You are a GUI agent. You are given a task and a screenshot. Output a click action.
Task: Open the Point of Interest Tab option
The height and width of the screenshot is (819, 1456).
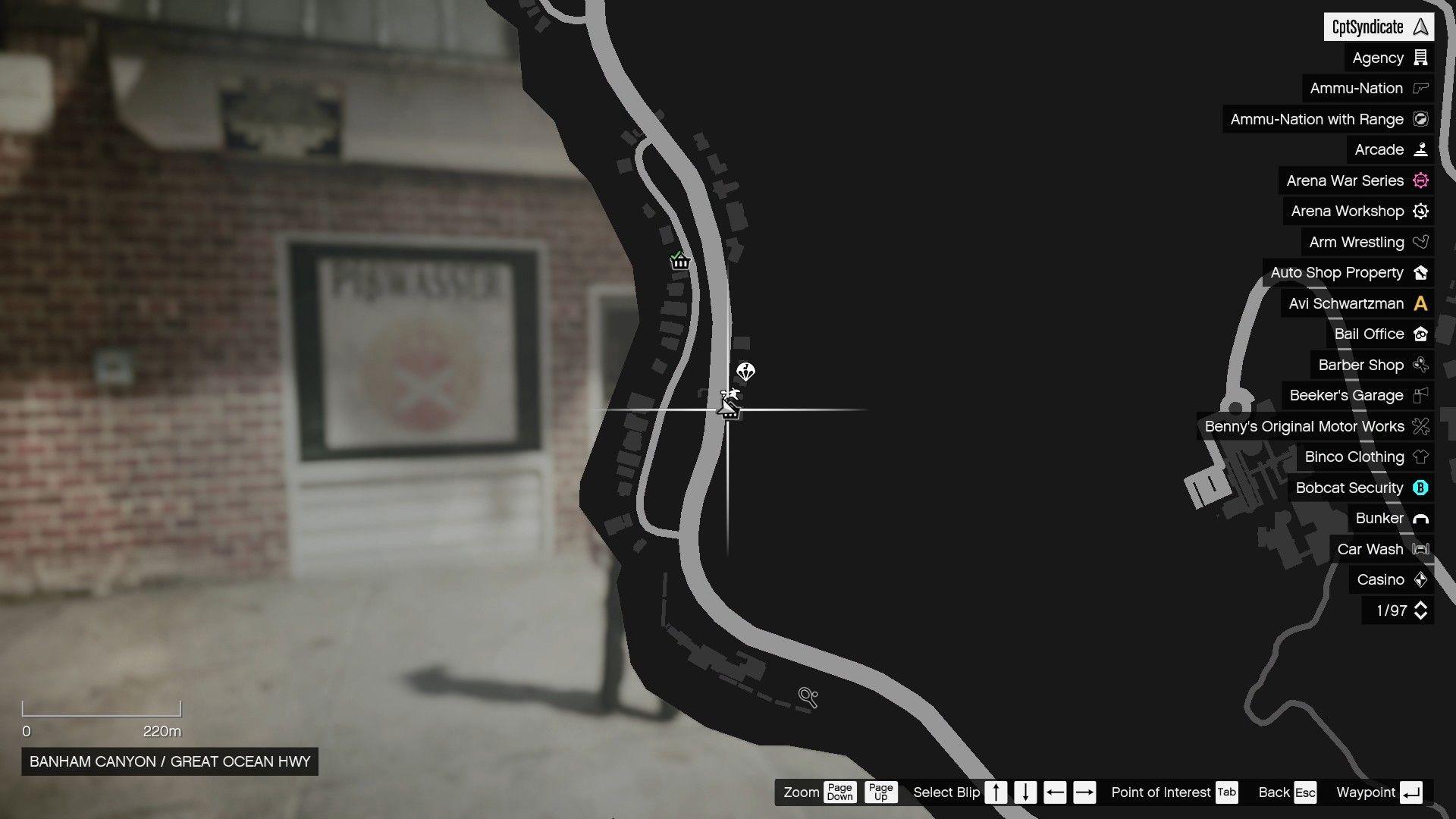click(x=1225, y=792)
